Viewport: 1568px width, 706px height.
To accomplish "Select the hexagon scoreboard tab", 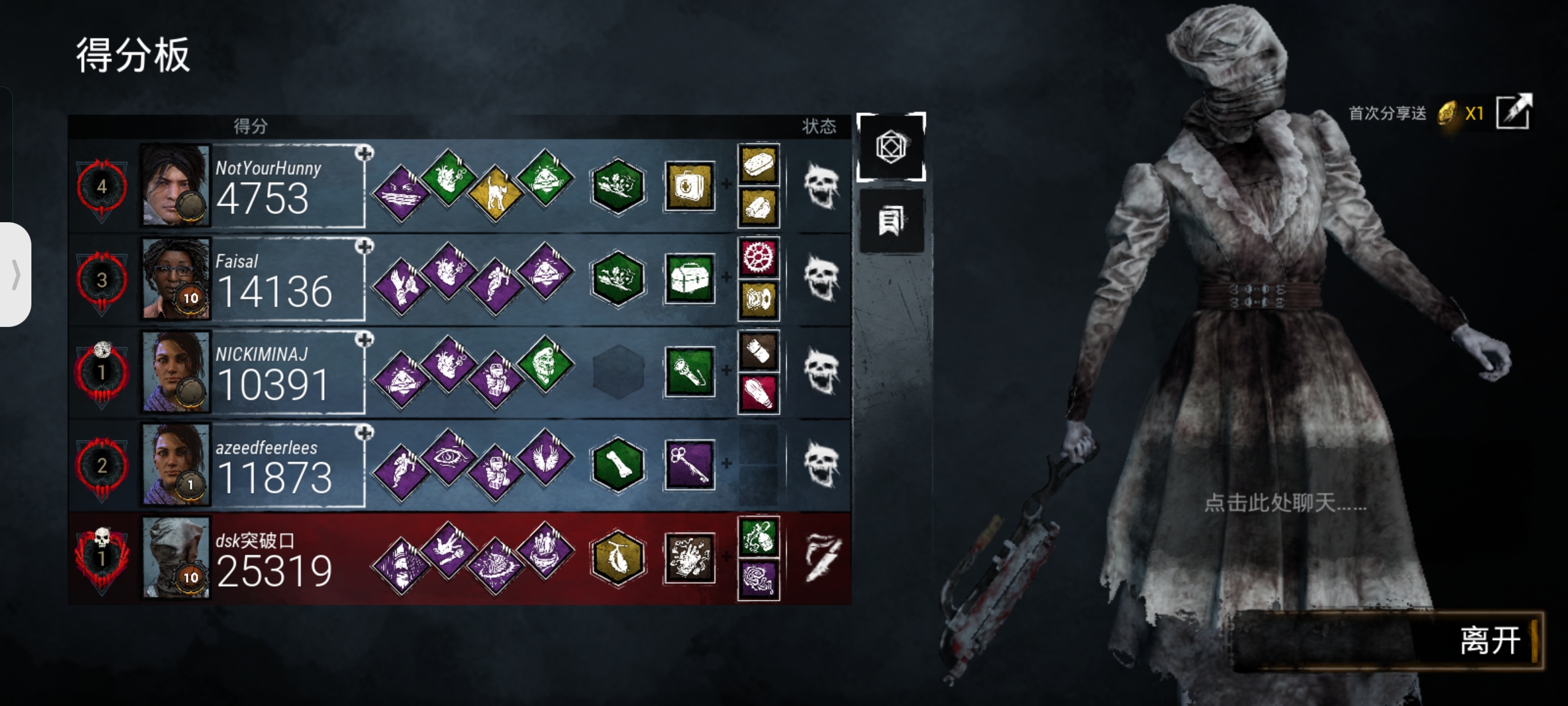I will [891, 146].
